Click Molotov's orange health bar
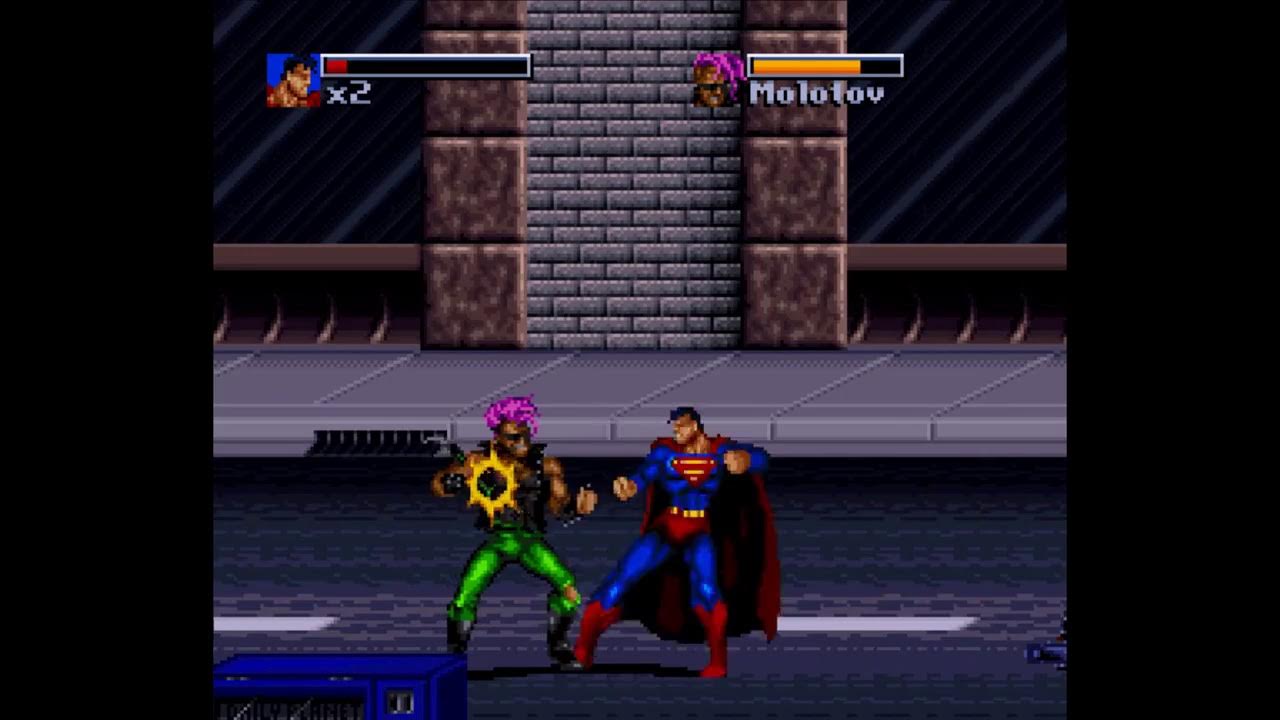 click(x=805, y=66)
